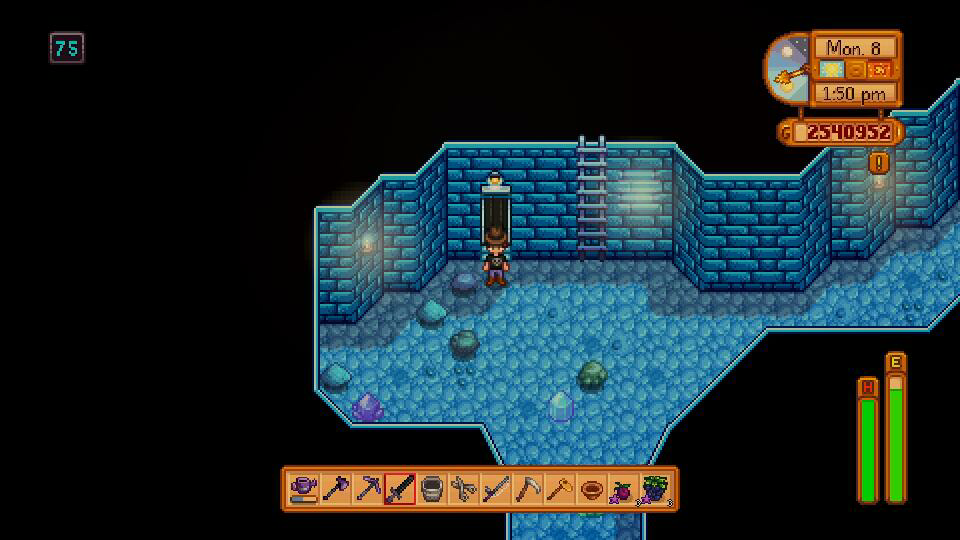This screenshot has width=960, height=540.
Task: Equip the pickaxe from the toolbar
Action: [368, 489]
